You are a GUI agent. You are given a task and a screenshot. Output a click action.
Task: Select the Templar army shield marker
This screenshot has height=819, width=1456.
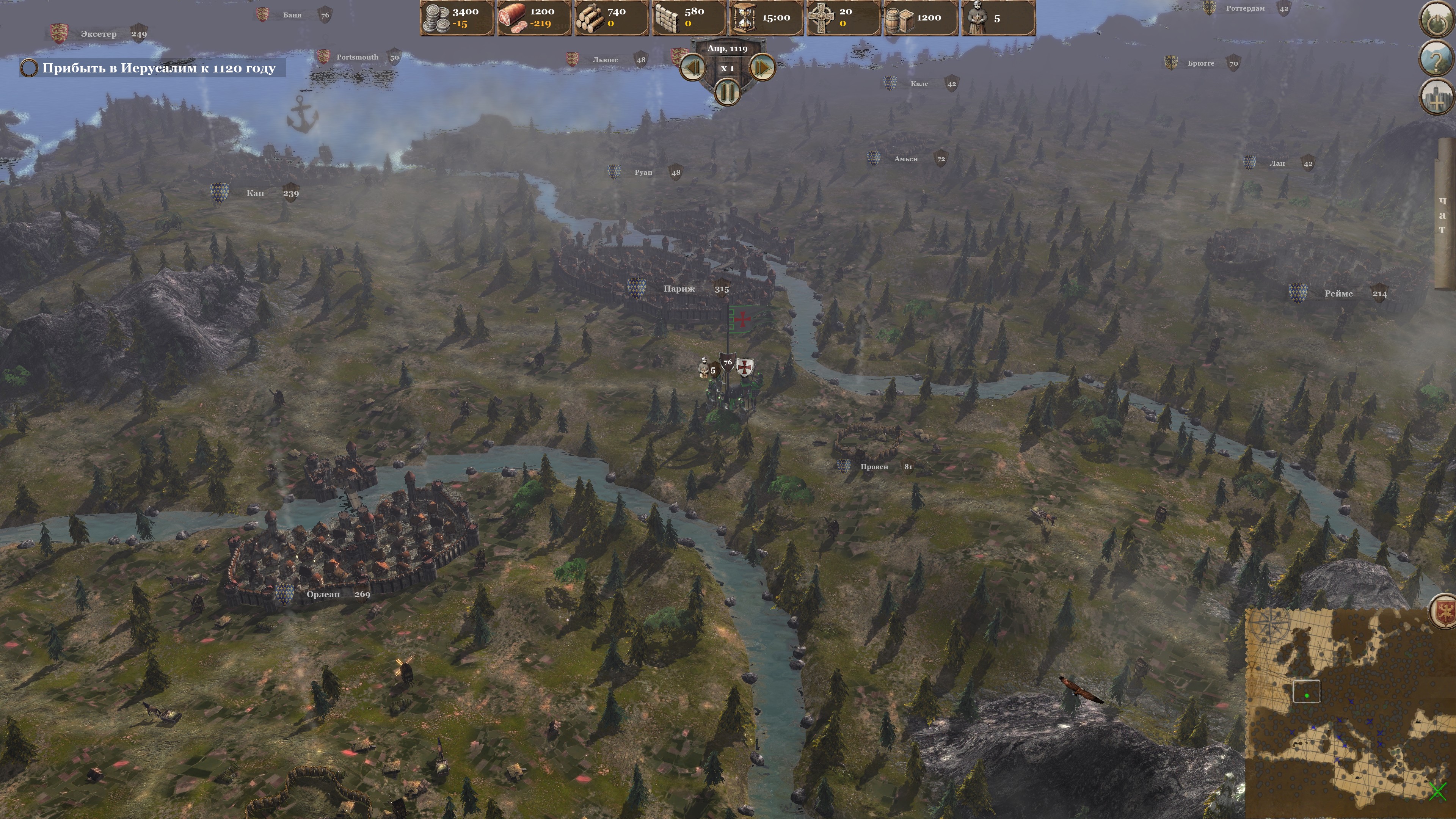[x=745, y=367]
